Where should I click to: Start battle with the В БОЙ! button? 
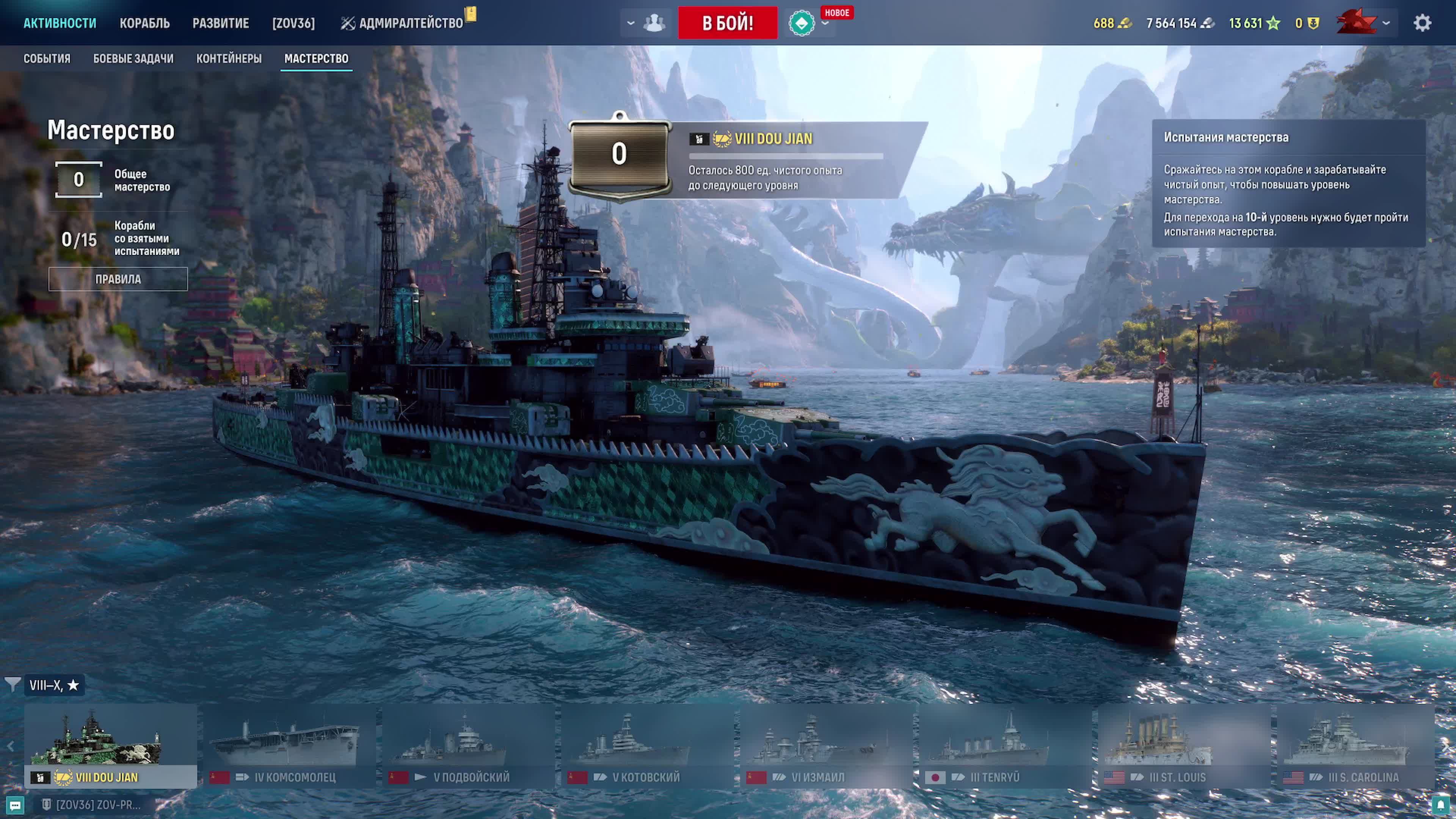click(728, 23)
